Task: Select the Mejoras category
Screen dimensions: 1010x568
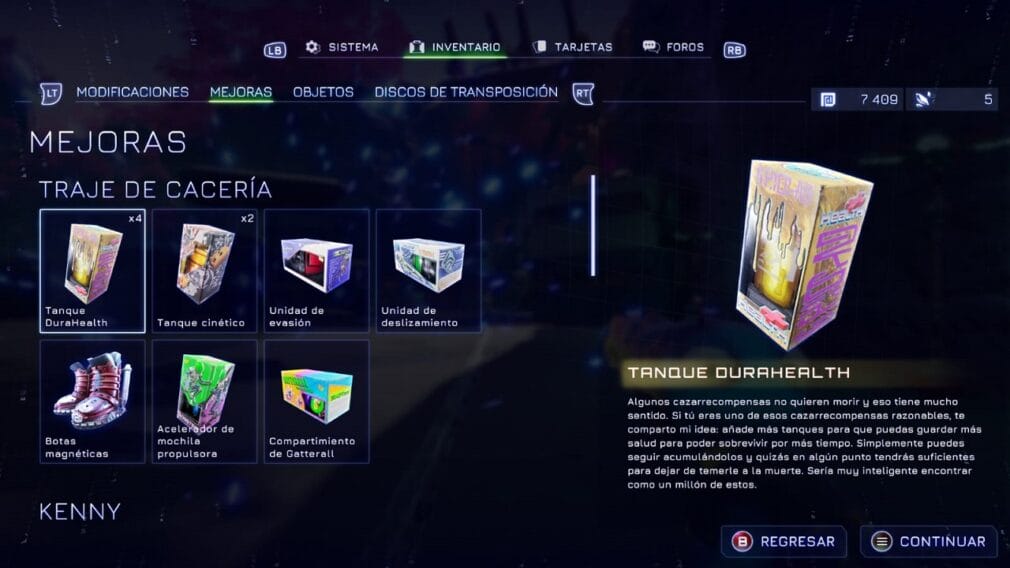Action: tap(241, 92)
